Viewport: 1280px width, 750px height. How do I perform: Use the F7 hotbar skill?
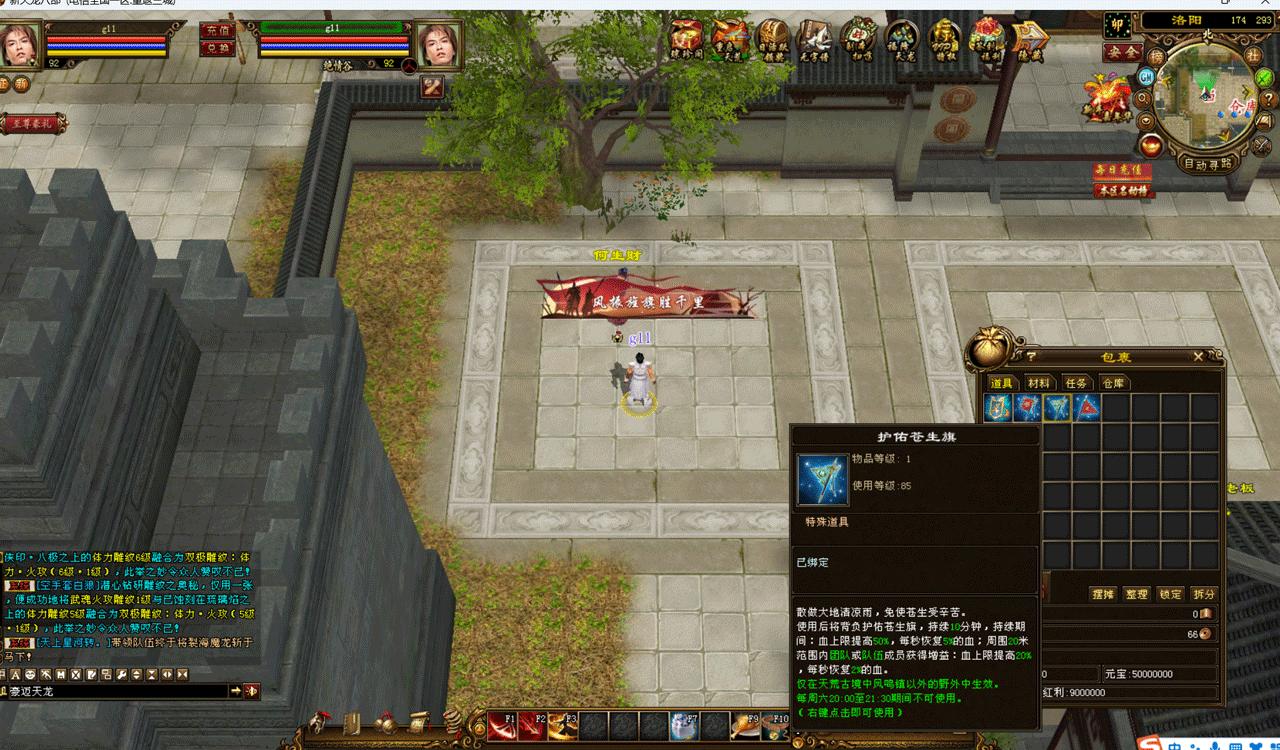684,725
